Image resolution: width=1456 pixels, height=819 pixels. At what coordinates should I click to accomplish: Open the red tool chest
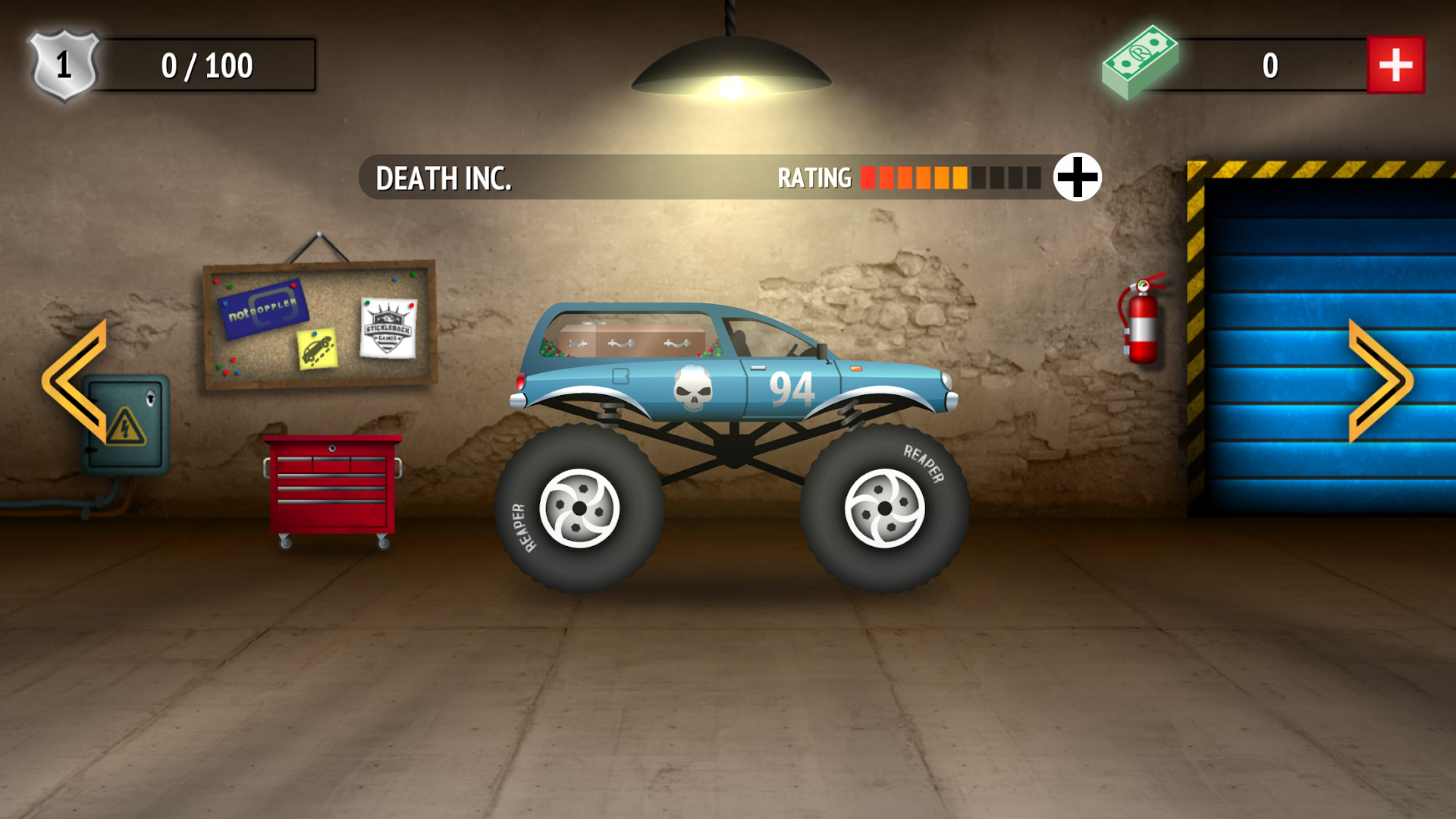coord(330,485)
